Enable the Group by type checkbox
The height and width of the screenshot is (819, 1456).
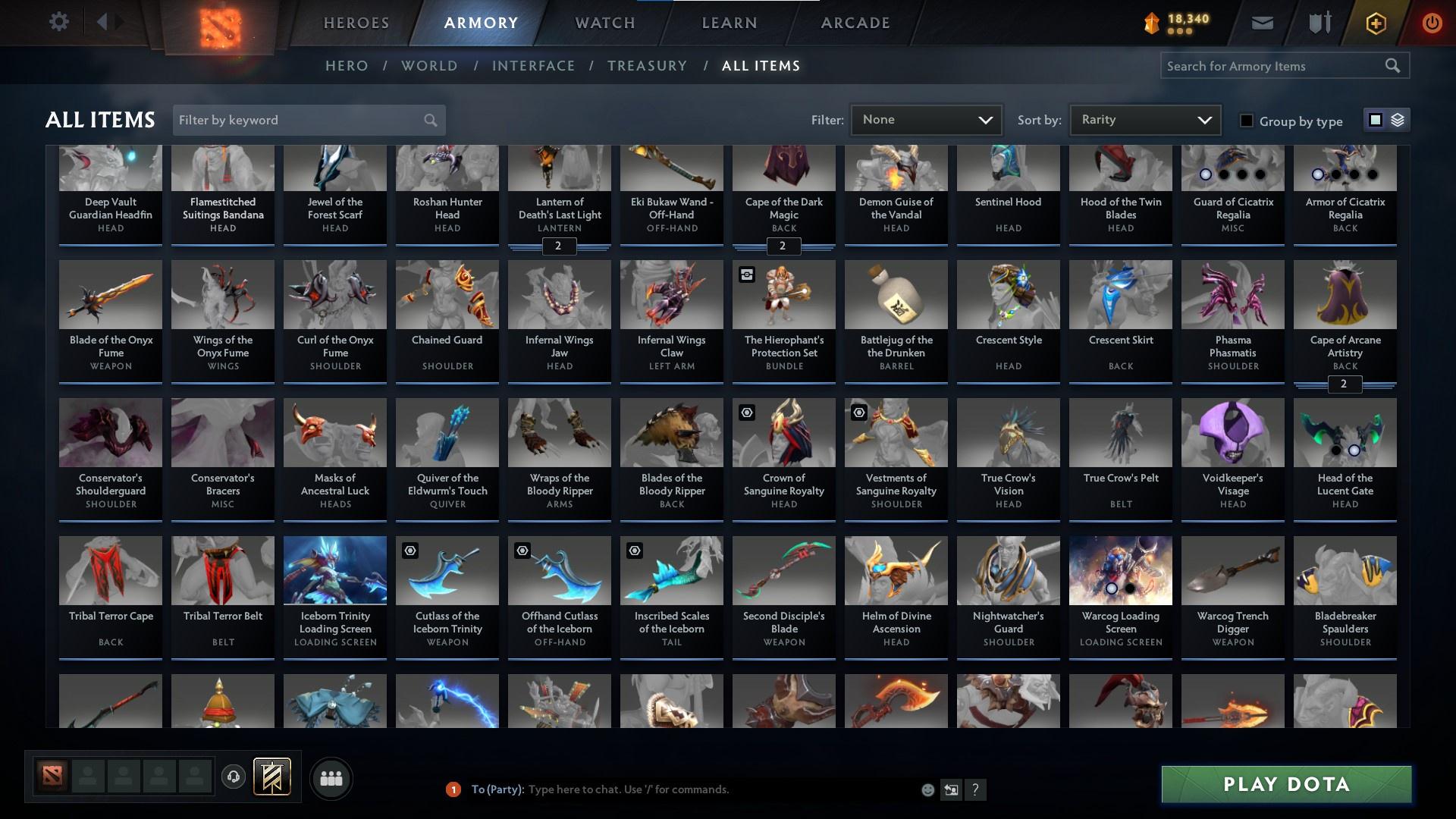point(1246,121)
